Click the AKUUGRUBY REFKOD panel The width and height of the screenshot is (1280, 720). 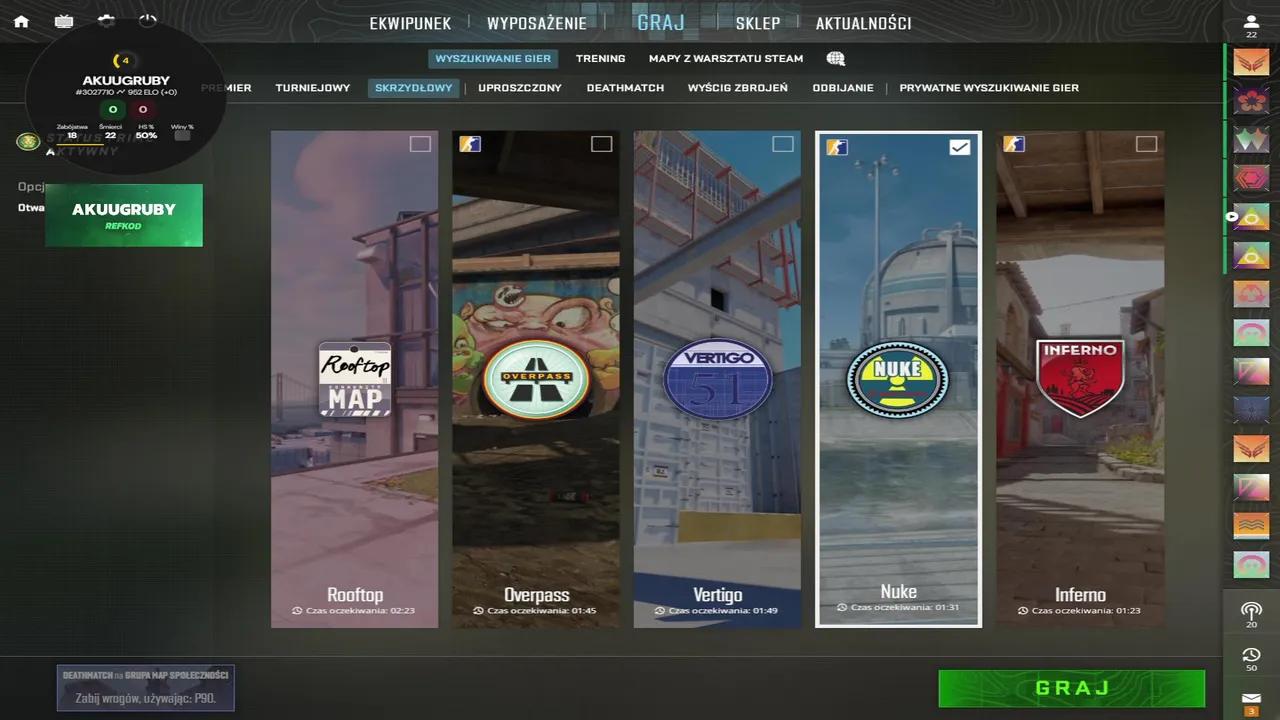[123, 214]
